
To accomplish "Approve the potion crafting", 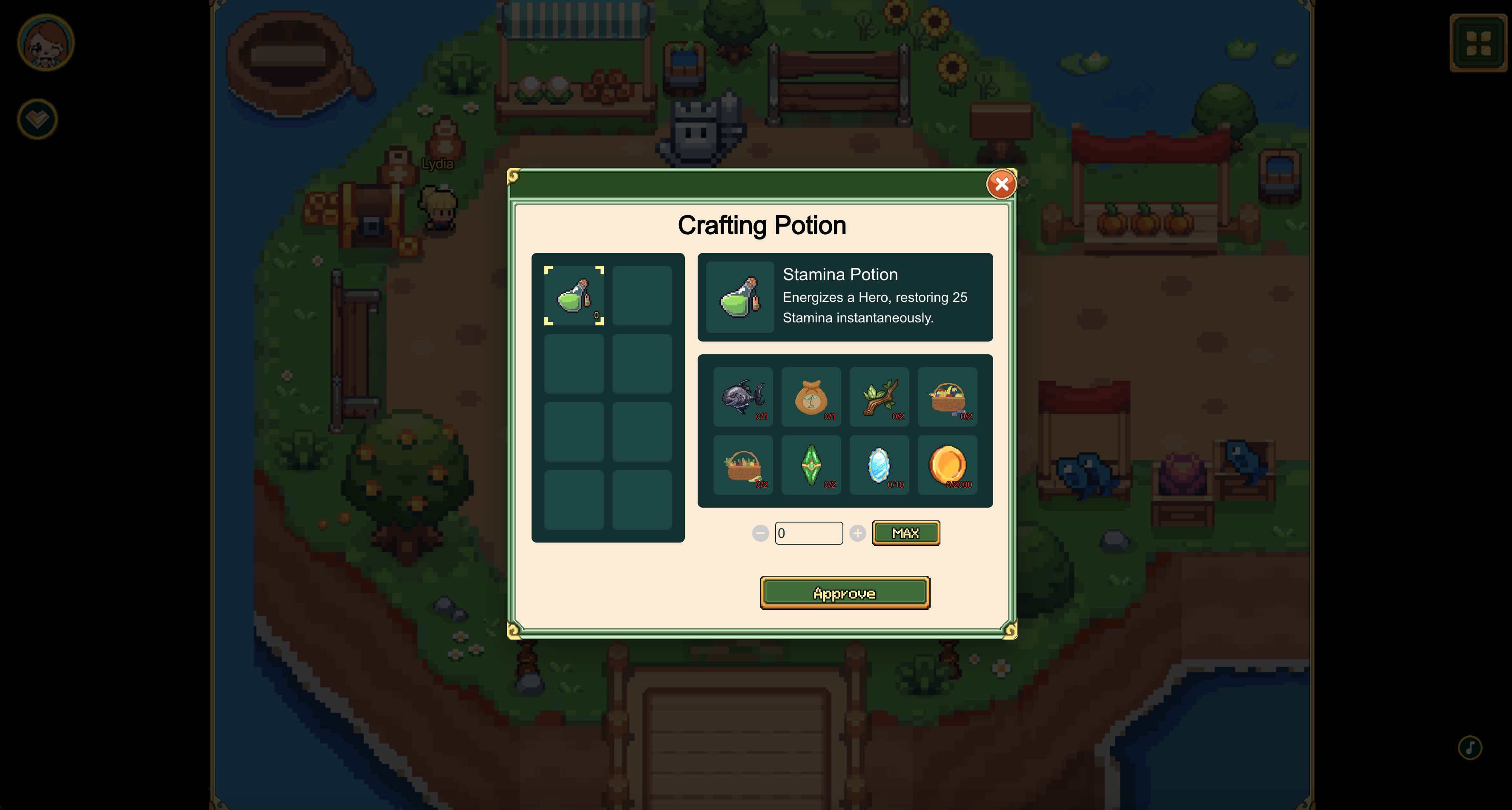I will click(x=845, y=593).
